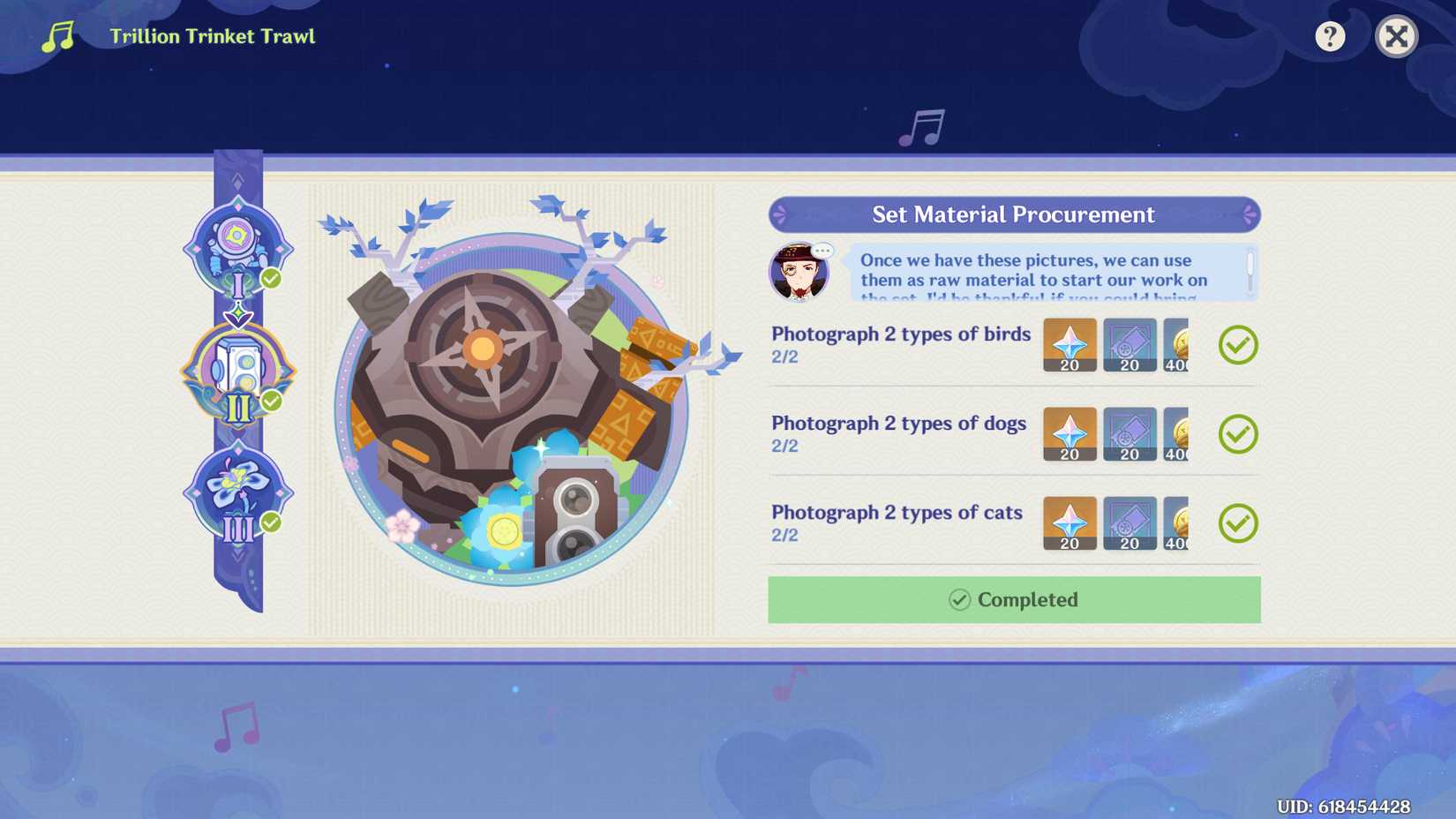Screen dimensions: 1456x819
Task: Click the green checkmark for the cats photograph task
Action: pos(1239,523)
